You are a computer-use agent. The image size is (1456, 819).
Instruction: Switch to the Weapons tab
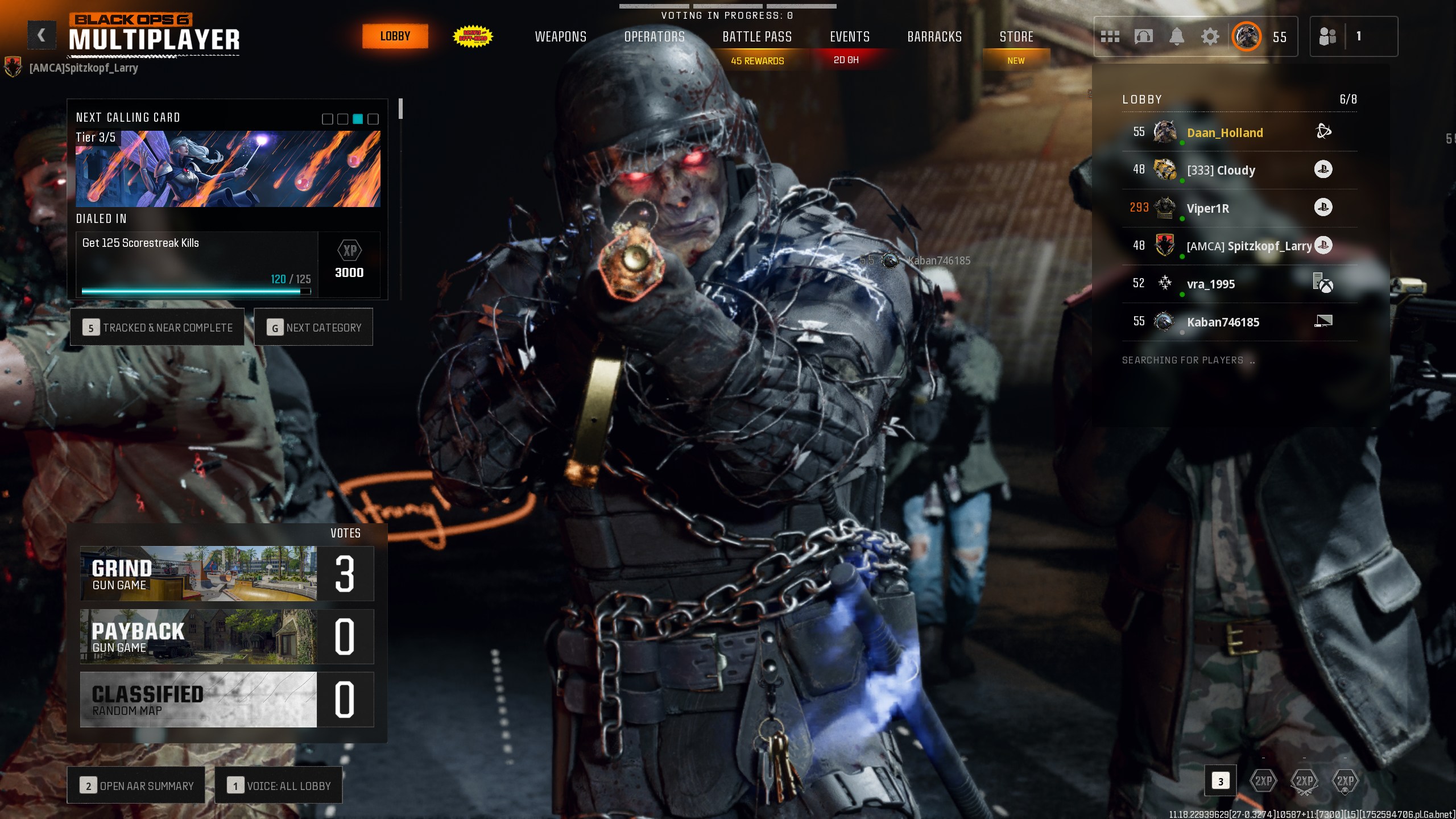pos(560,37)
